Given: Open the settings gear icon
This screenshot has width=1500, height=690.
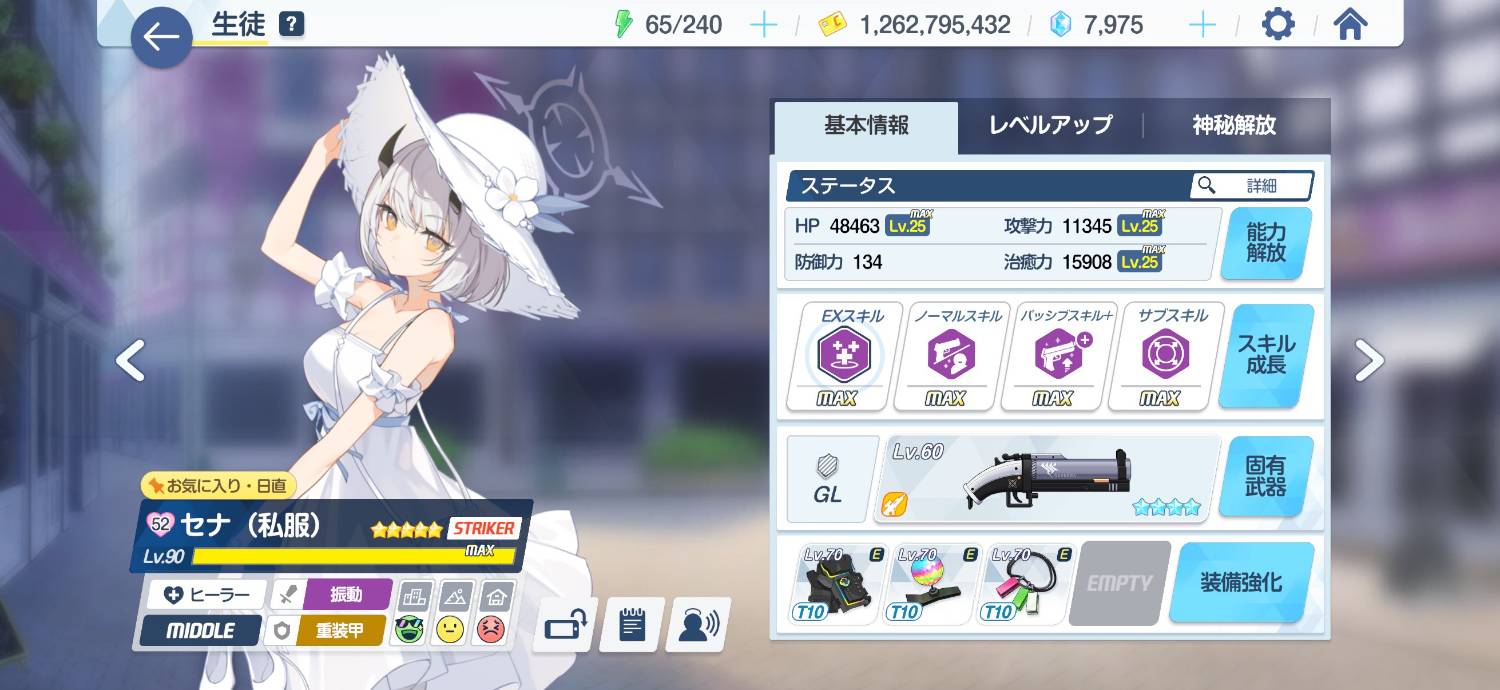Looking at the screenshot, I should tap(1278, 24).
